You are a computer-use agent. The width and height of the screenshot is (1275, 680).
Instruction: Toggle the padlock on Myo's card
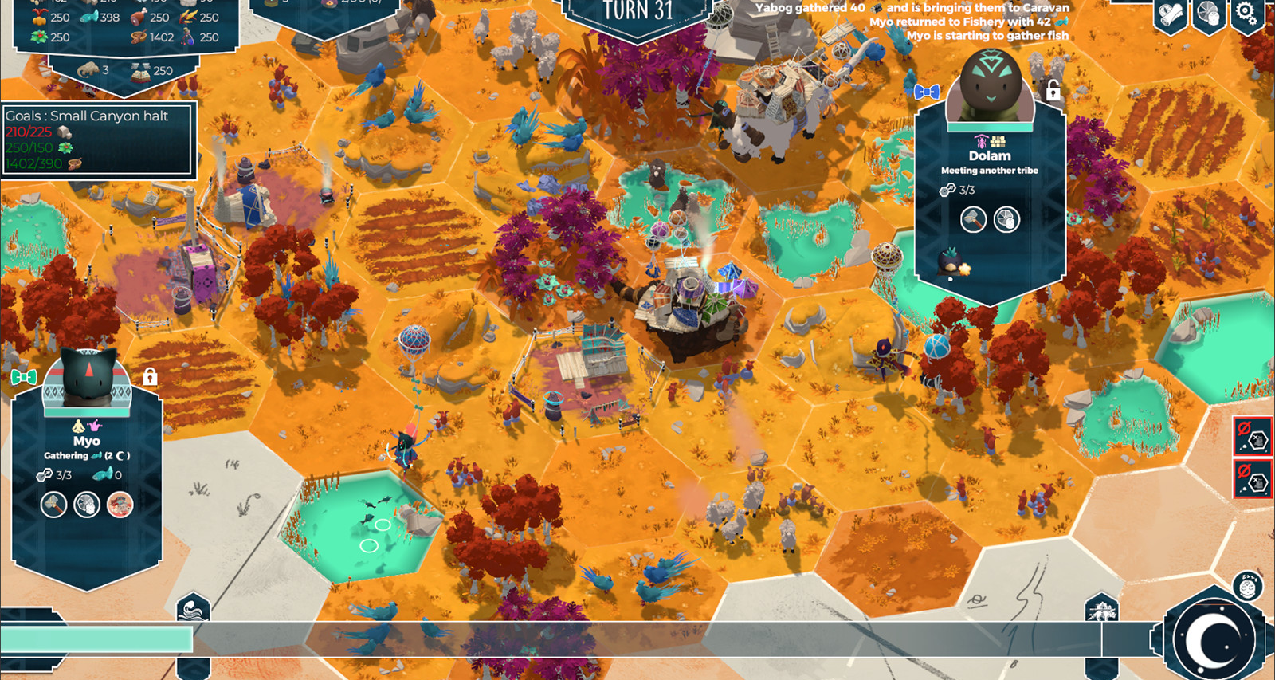[150, 377]
